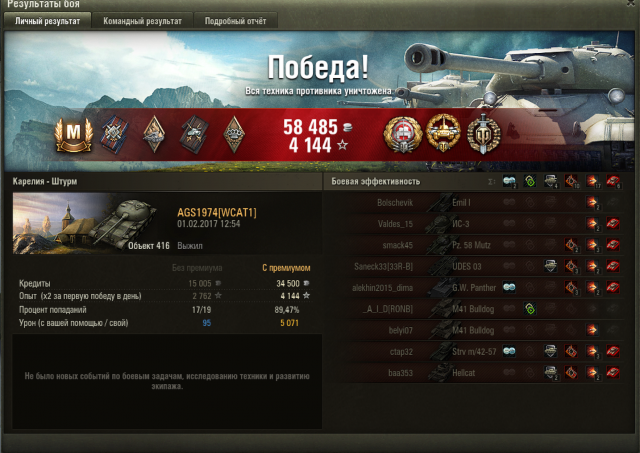Screen dimensions: 640x453
Task: Select ctap32 row with Strv m/42-57
Action: point(479,350)
